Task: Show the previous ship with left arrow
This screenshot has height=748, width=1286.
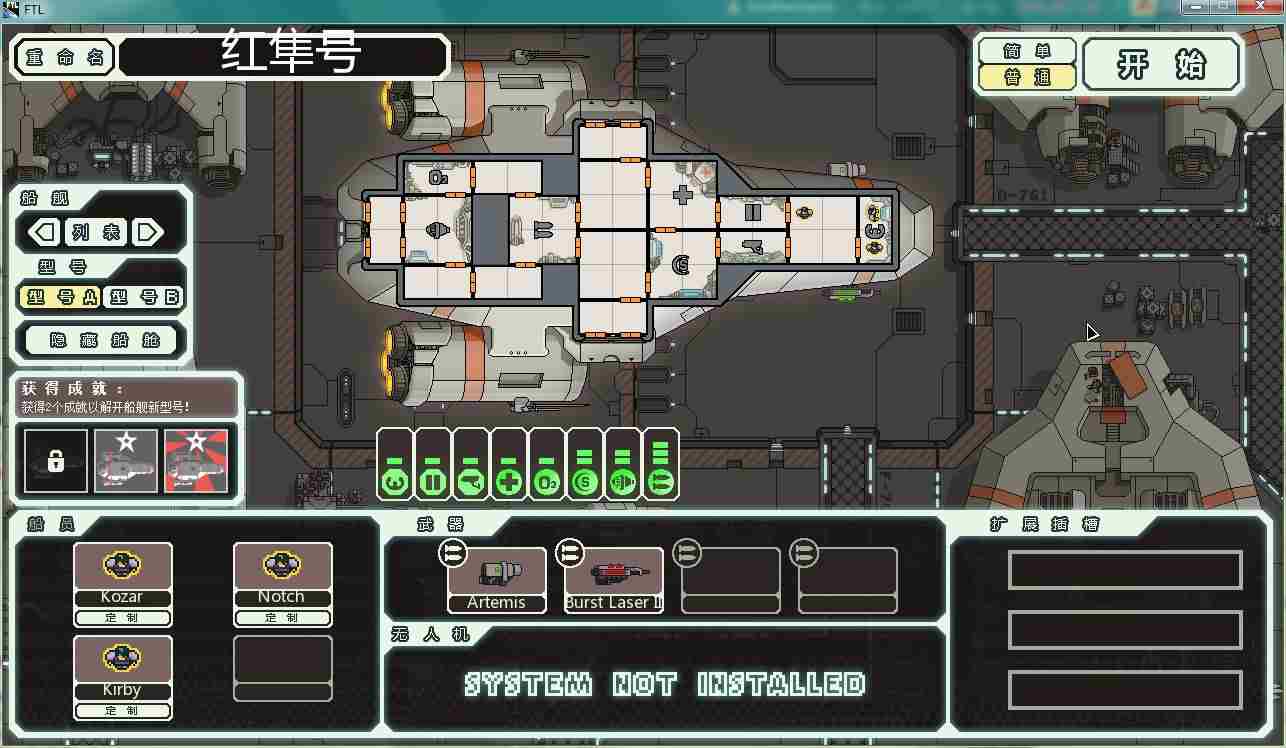Action: click(x=43, y=233)
